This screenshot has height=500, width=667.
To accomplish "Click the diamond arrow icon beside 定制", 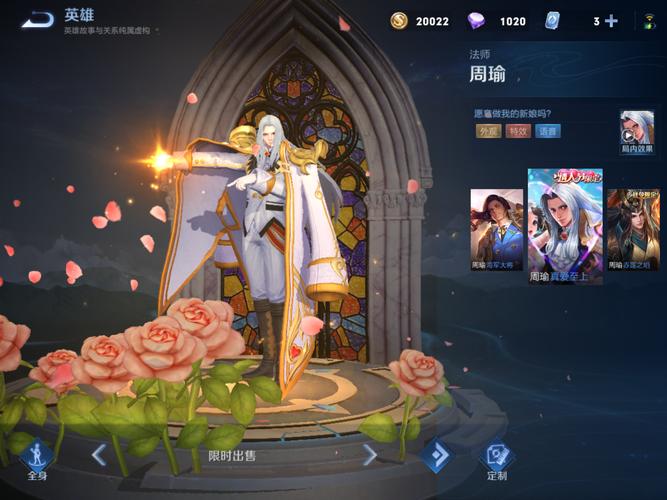I will click(x=436, y=456).
